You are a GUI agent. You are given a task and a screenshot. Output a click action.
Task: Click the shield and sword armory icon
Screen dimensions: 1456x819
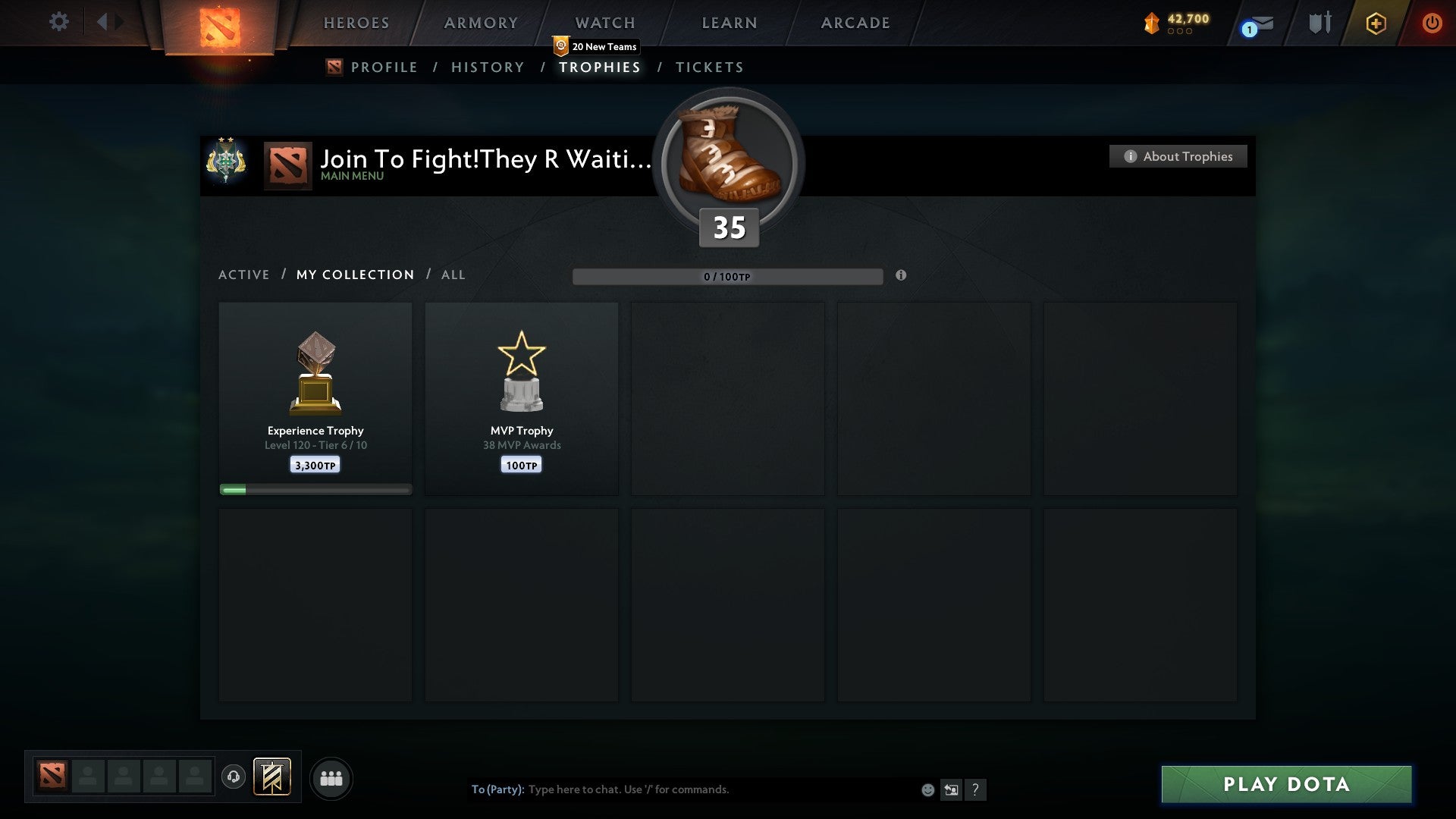tap(1319, 22)
